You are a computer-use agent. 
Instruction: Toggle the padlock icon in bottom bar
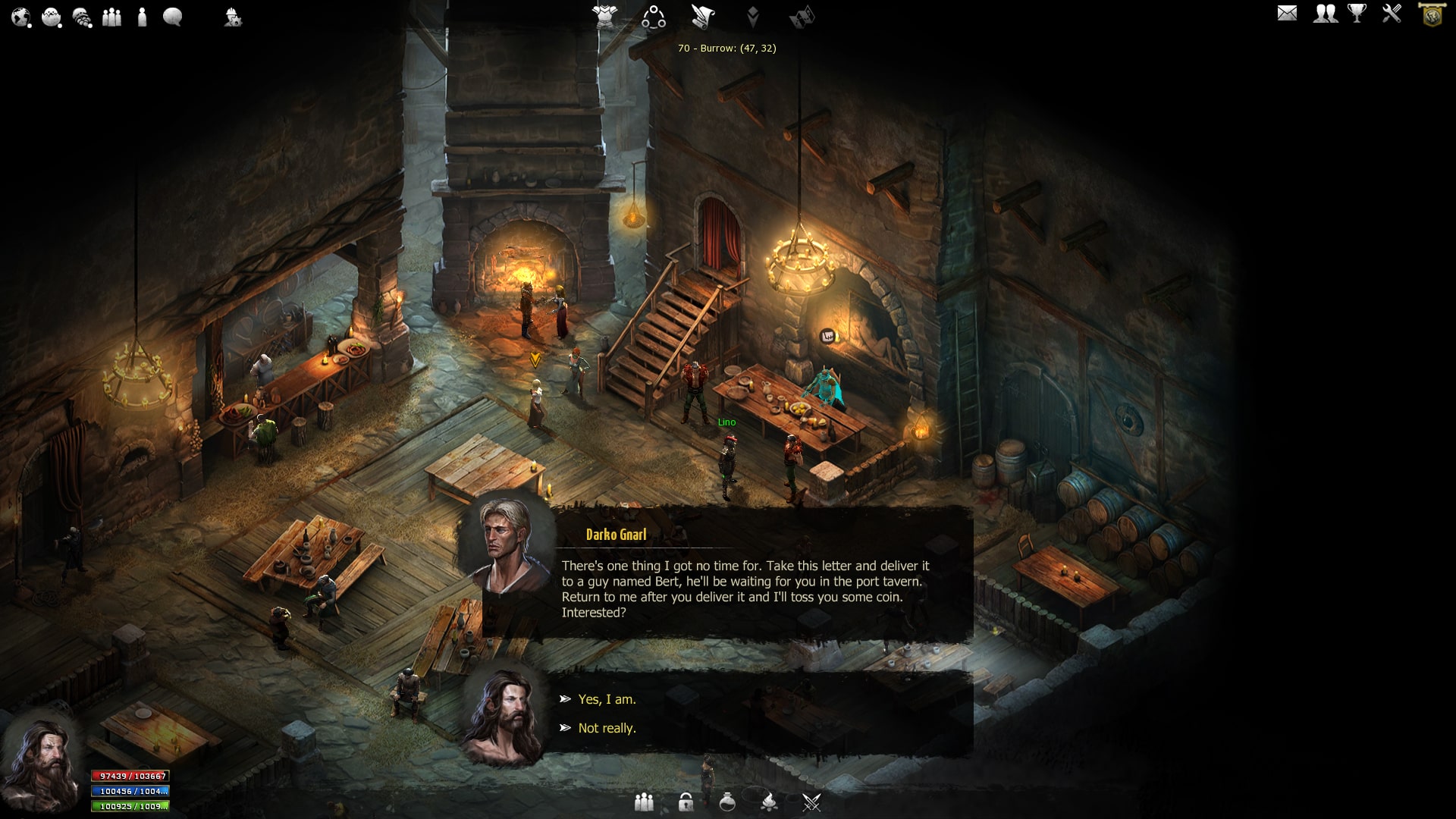[686, 802]
